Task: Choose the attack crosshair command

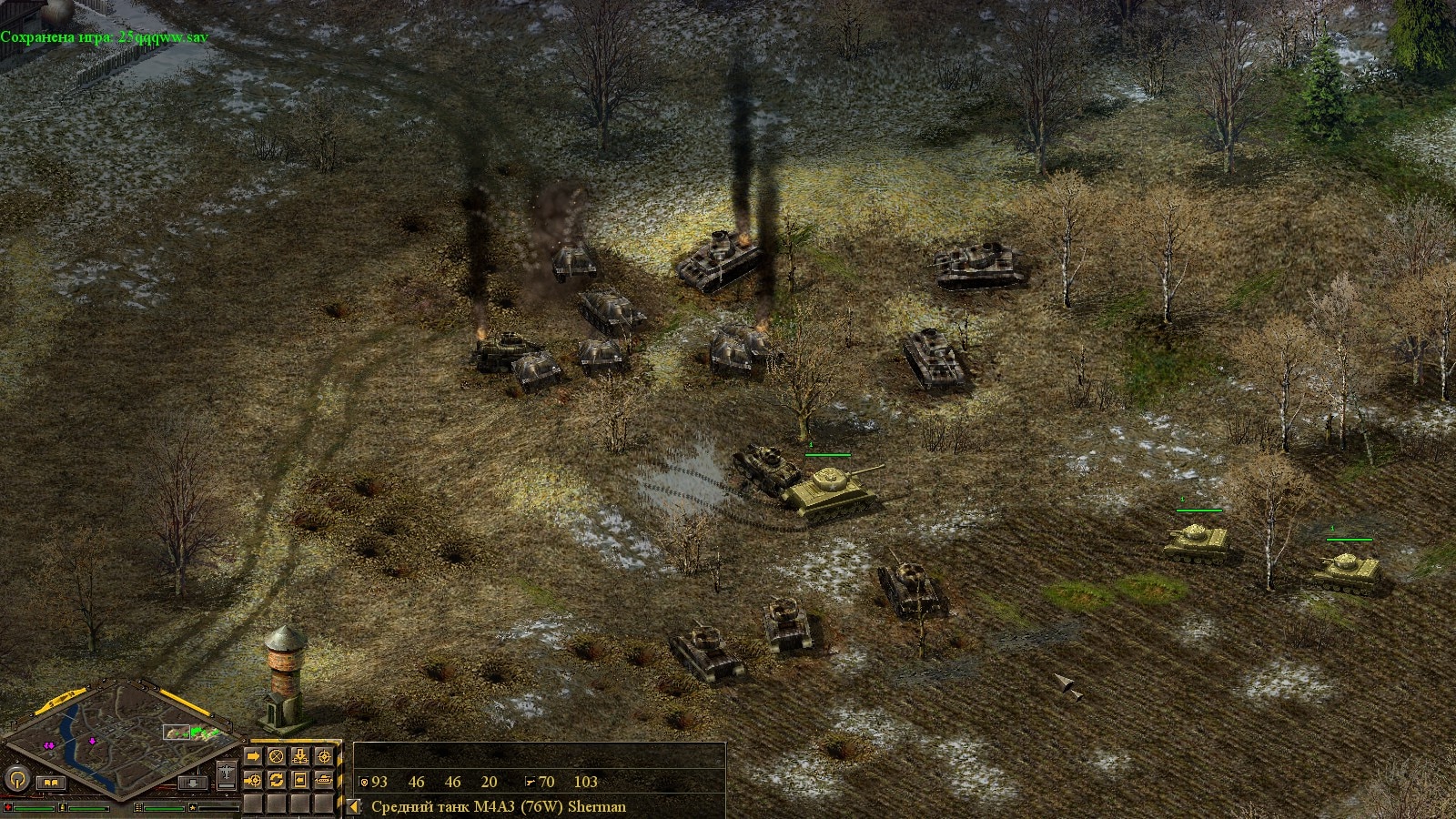Action: [323, 756]
